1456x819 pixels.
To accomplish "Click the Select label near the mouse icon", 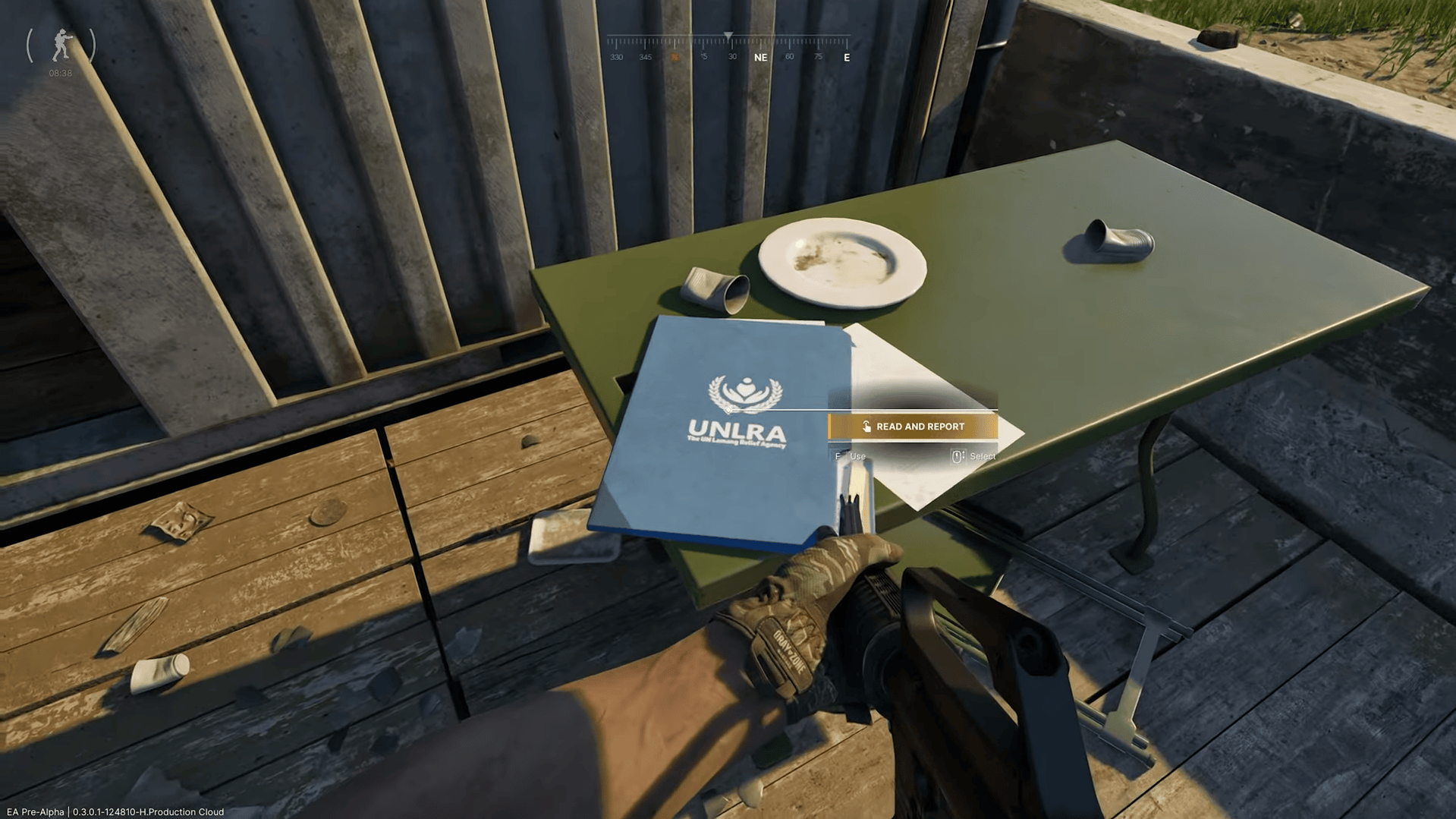I will point(982,456).
